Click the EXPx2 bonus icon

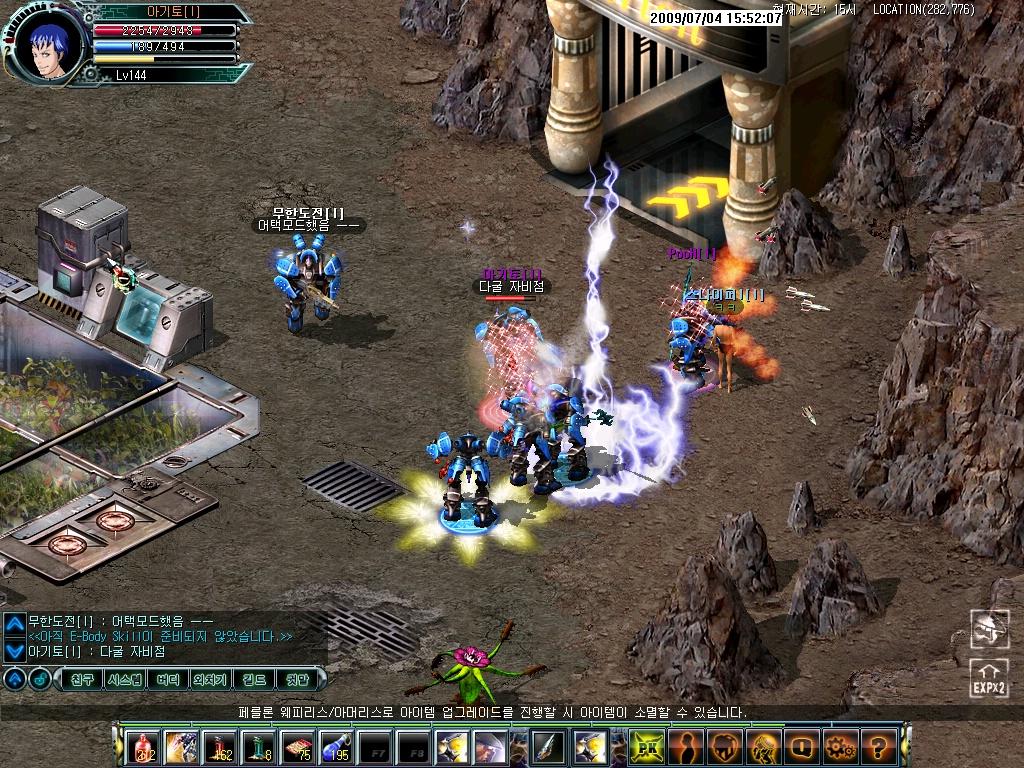988,677
